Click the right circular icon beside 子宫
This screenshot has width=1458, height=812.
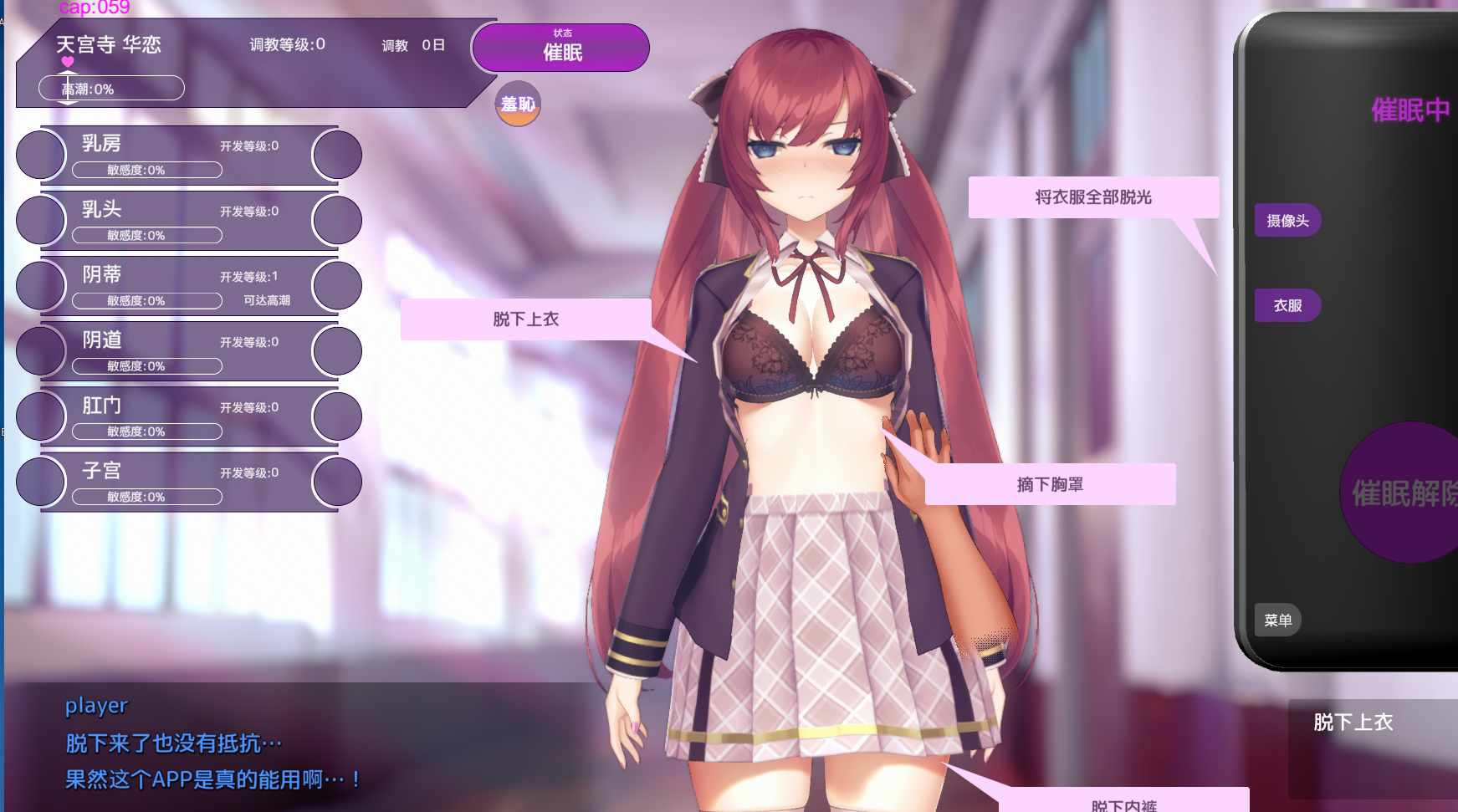coord(336,481)
